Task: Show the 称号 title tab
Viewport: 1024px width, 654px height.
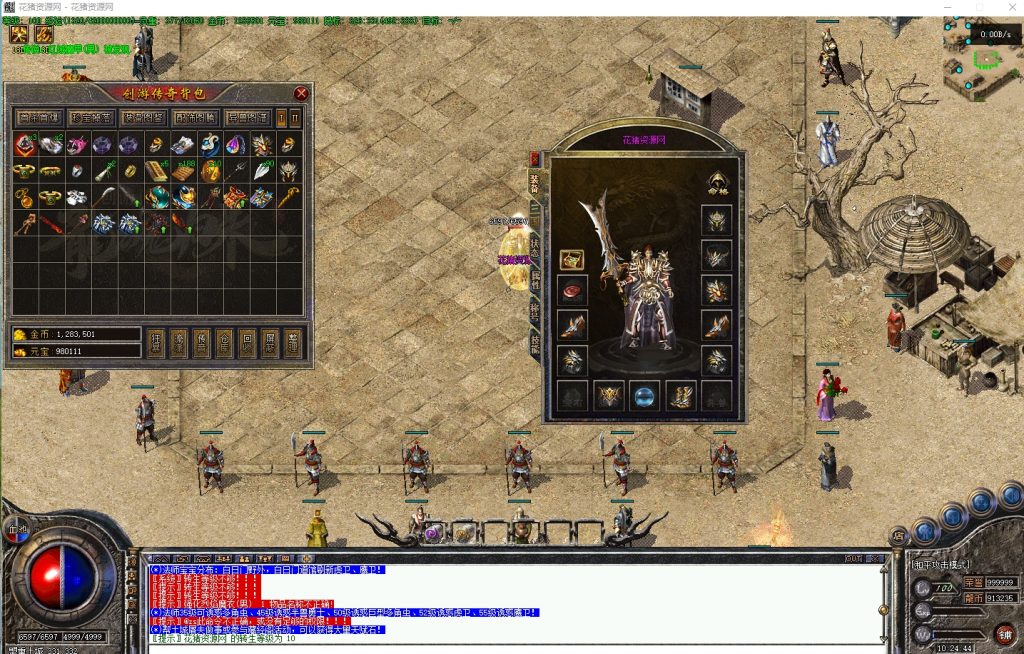Action: tap(535, 311)
